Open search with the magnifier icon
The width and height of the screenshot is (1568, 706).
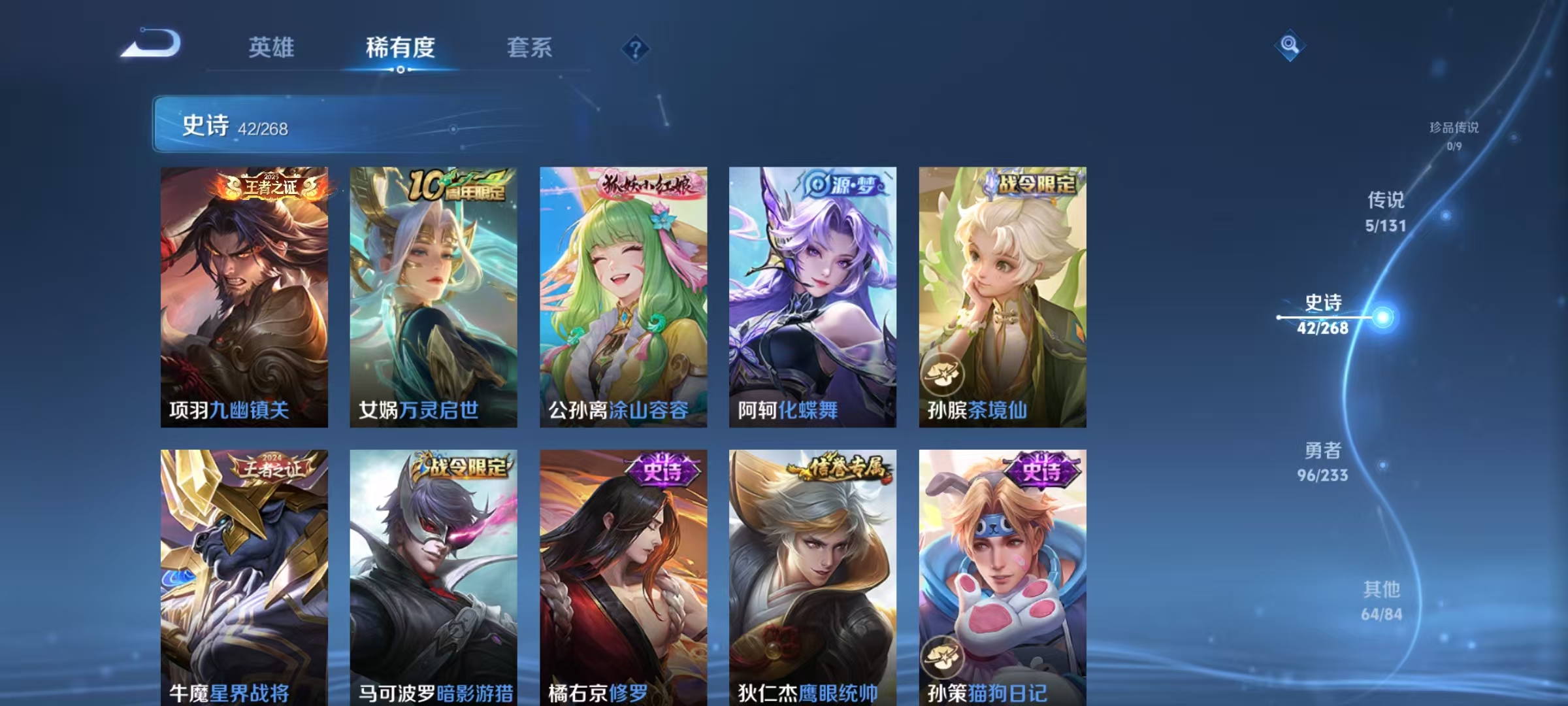(1290, 47)
